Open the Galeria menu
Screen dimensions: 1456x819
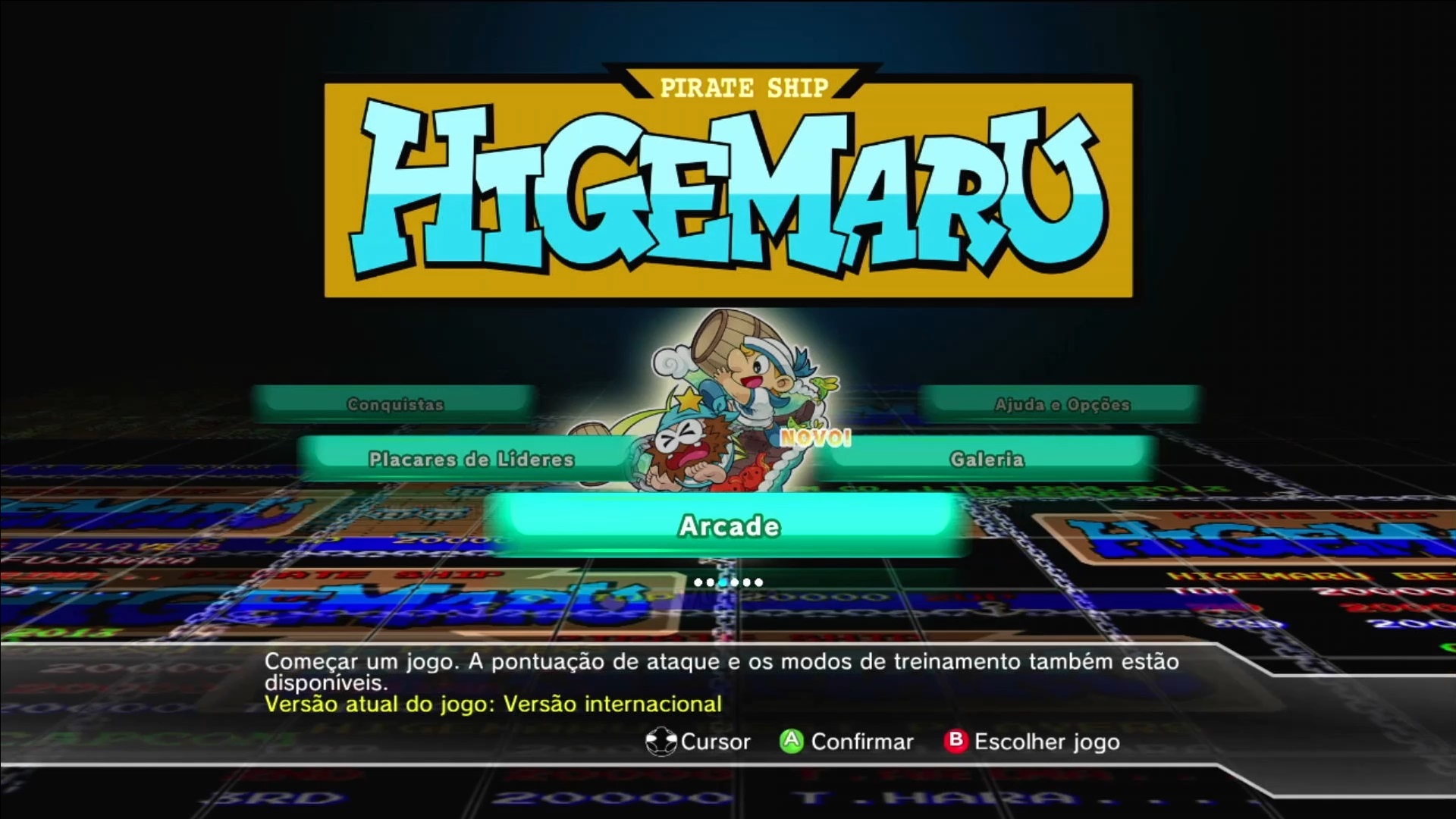(986, 459)
